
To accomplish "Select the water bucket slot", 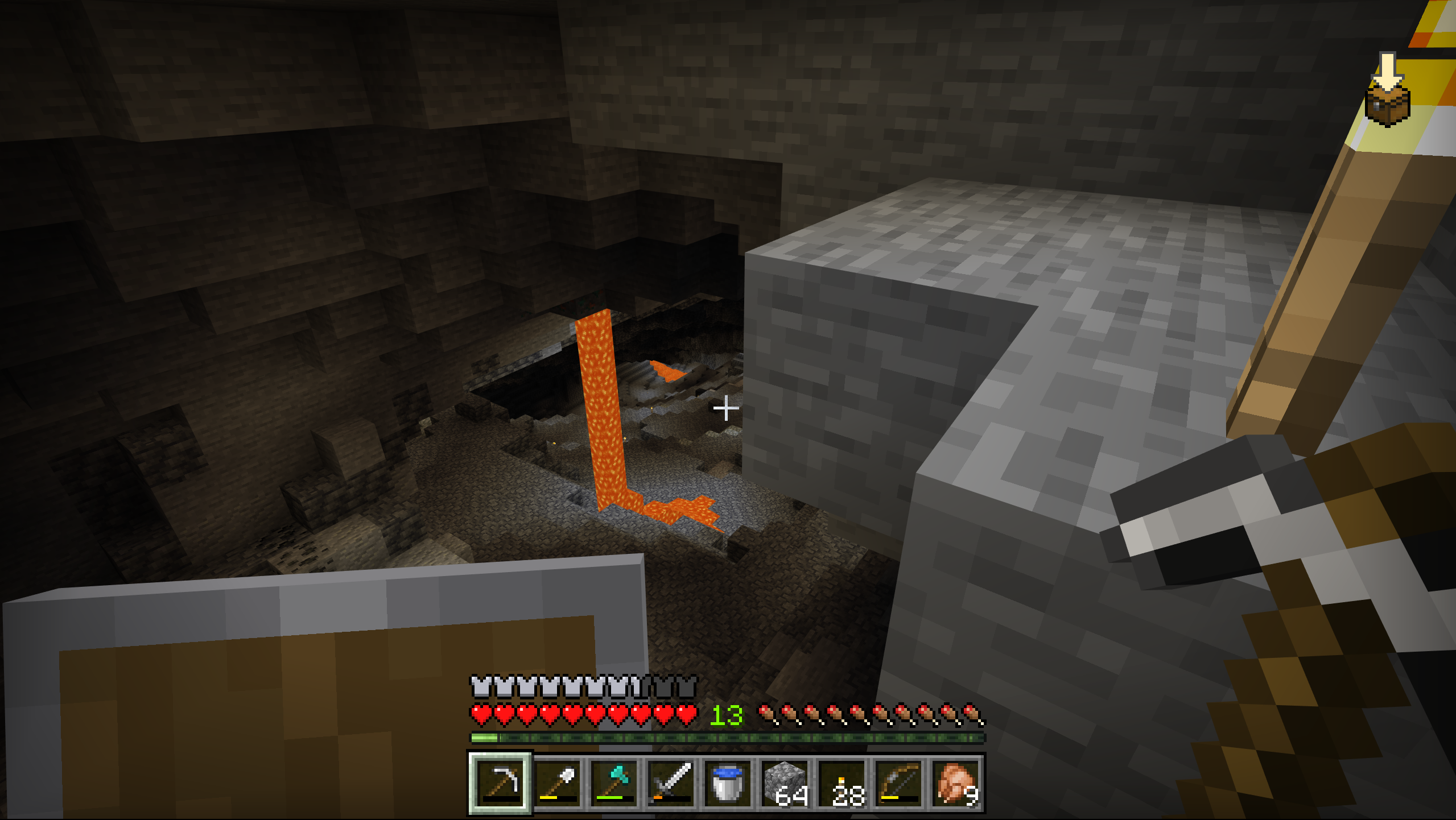I will [728, 783].
